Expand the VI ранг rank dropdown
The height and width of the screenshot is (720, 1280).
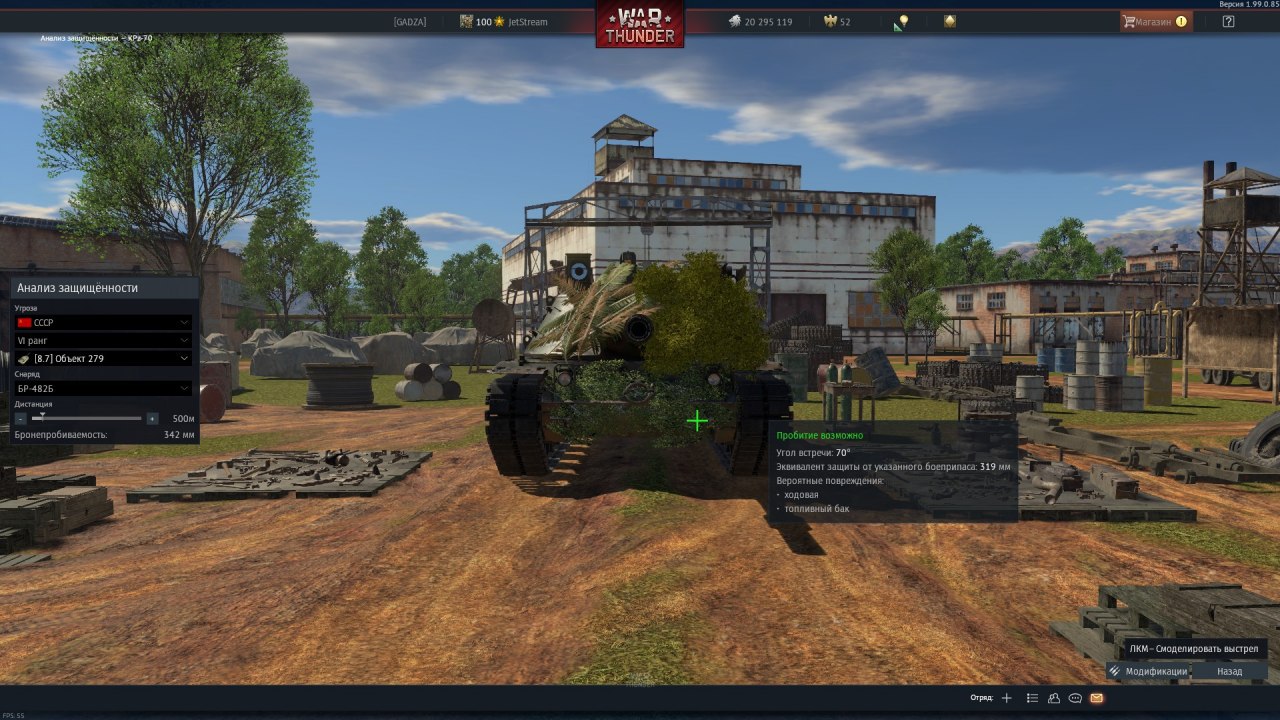(103, 341)
